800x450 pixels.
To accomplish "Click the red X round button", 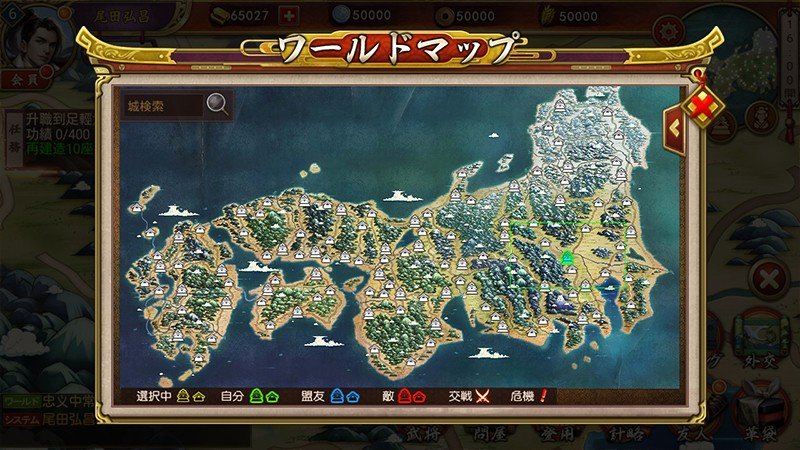I will click(769, 278).
